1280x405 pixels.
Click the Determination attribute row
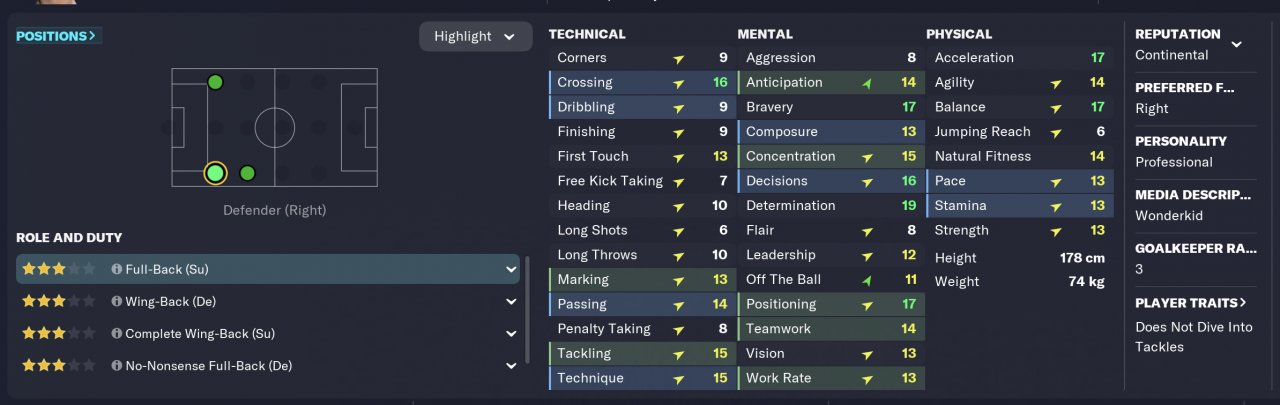[x=830, y=205]
